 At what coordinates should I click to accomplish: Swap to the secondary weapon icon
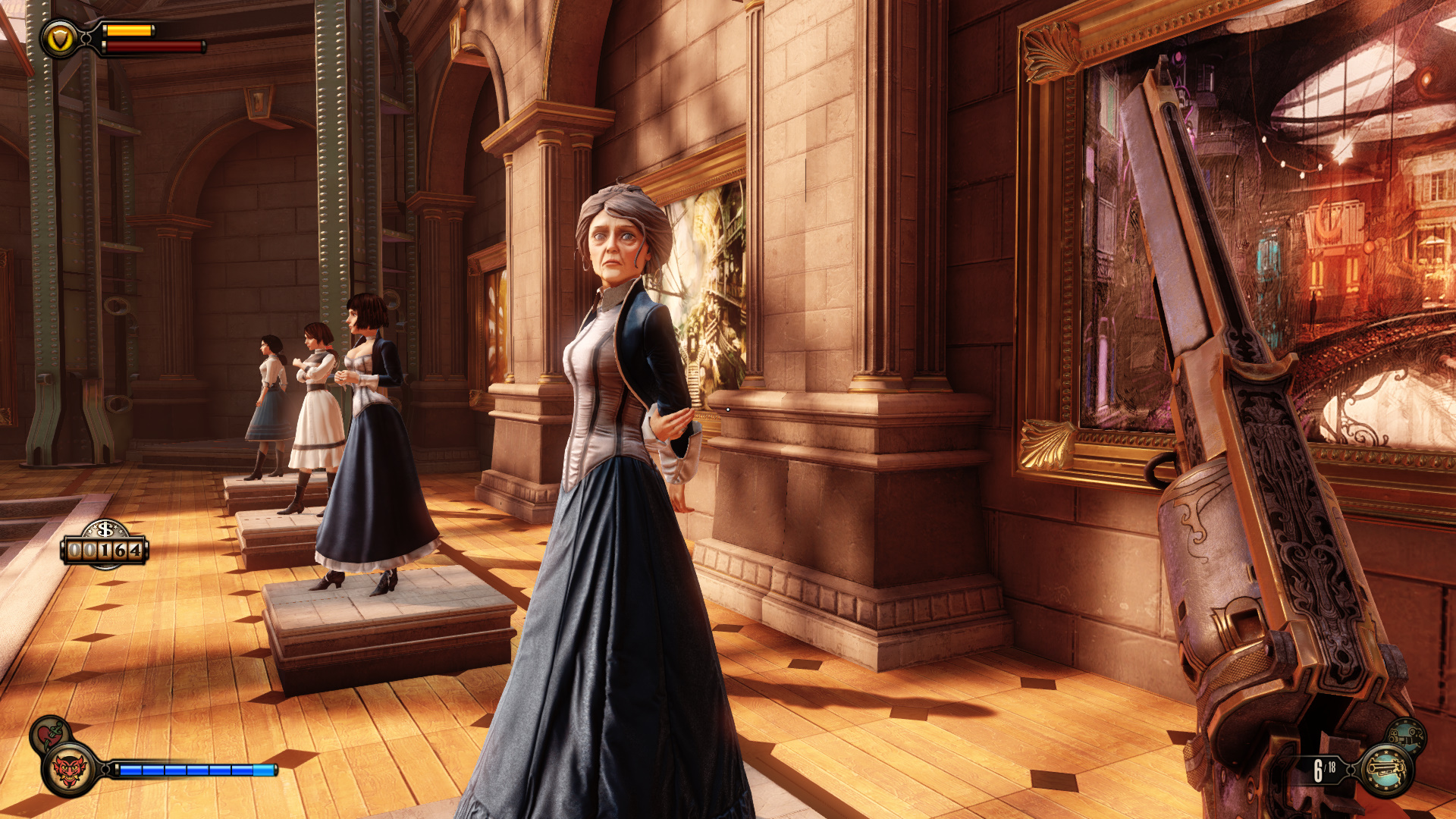(1407, 736)
